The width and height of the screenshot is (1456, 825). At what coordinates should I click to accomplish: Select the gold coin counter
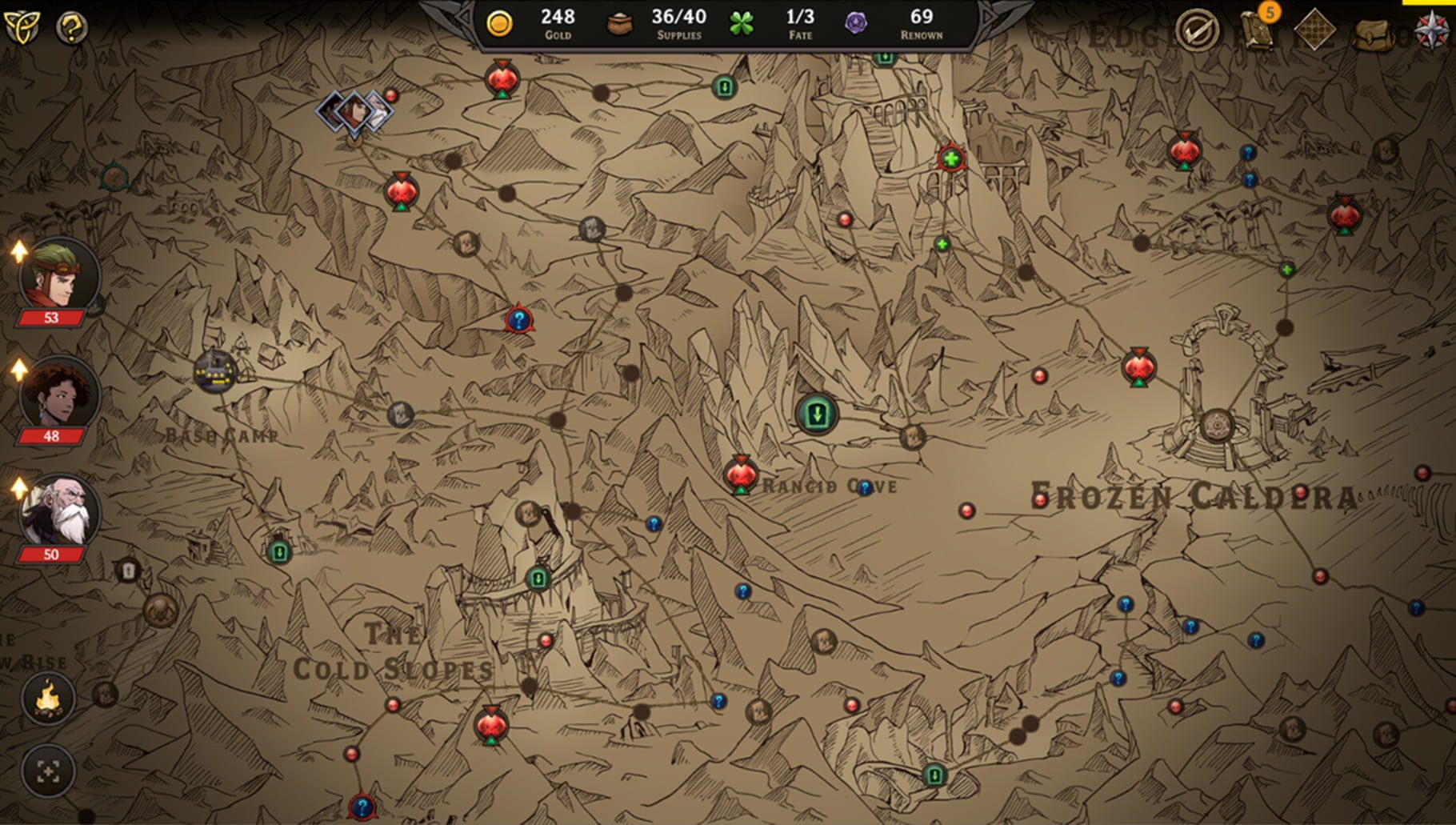[x=502, y=23]
